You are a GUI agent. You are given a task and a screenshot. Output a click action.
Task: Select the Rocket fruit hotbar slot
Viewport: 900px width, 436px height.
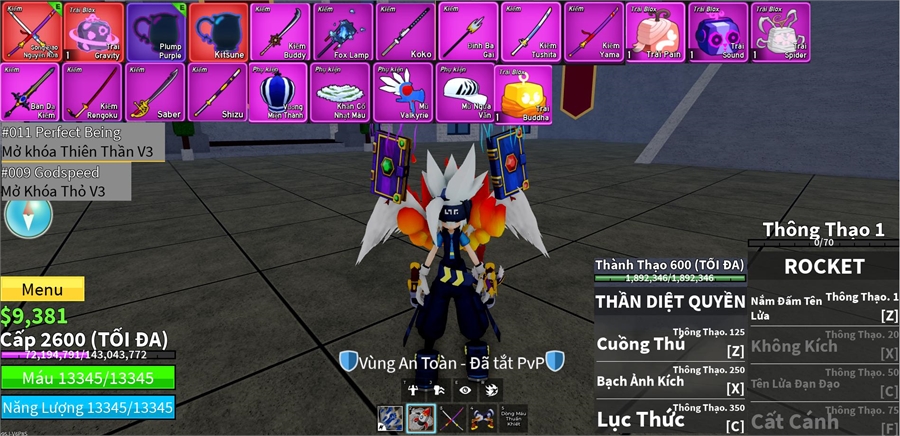(421, 419)
